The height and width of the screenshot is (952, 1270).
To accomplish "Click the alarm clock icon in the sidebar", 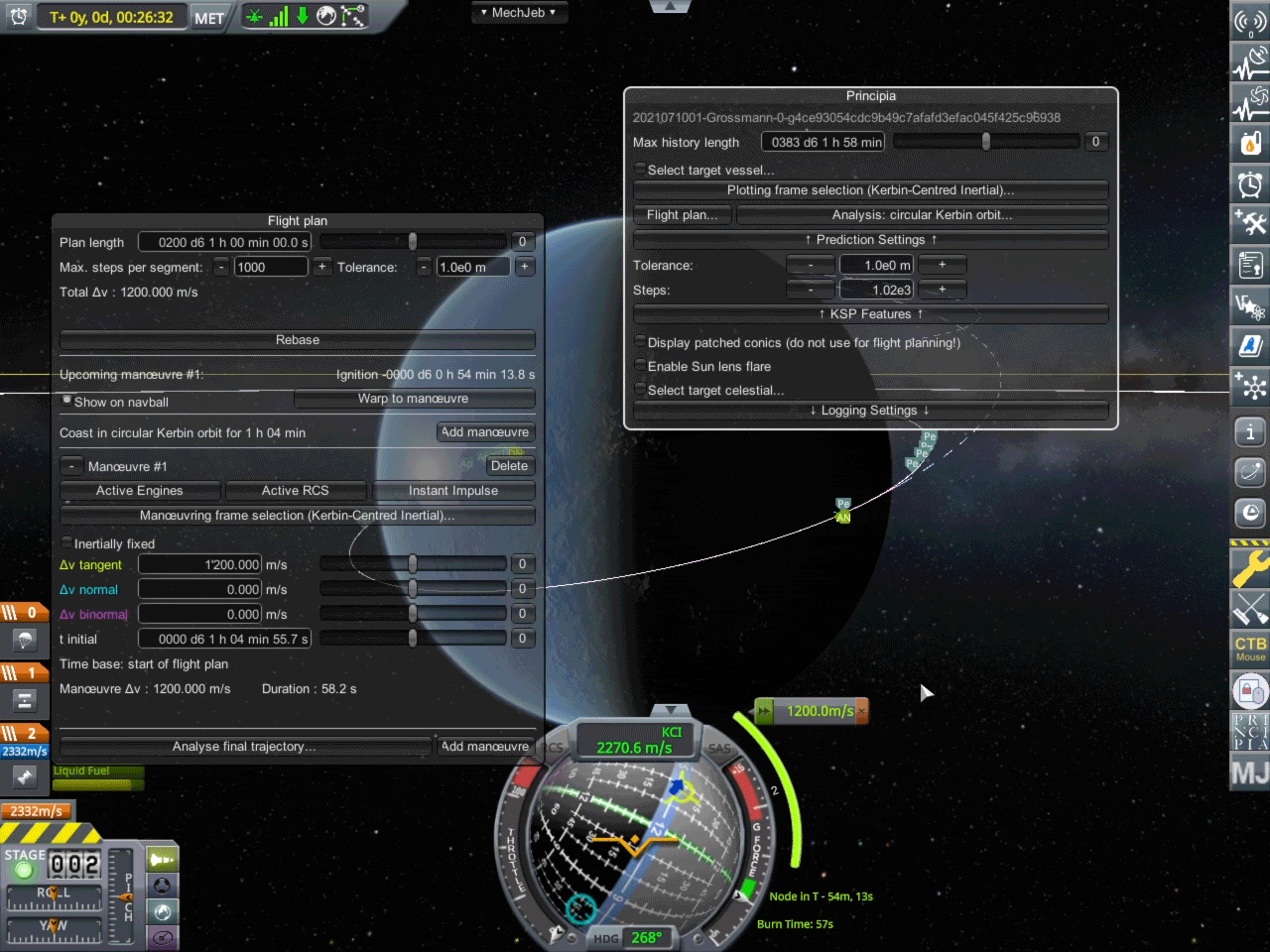I will (x=1250, y=183).
